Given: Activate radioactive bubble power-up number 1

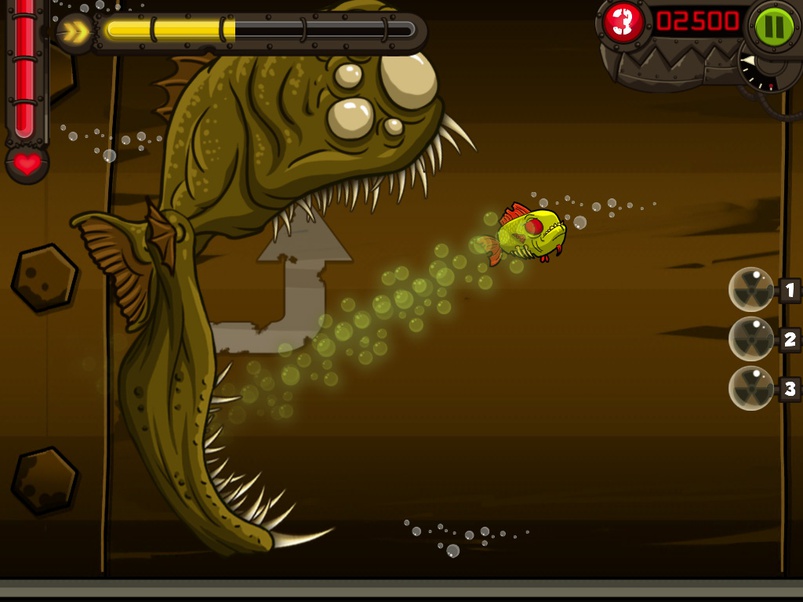Looking at the screenshot, I should (x=752, y=290).
